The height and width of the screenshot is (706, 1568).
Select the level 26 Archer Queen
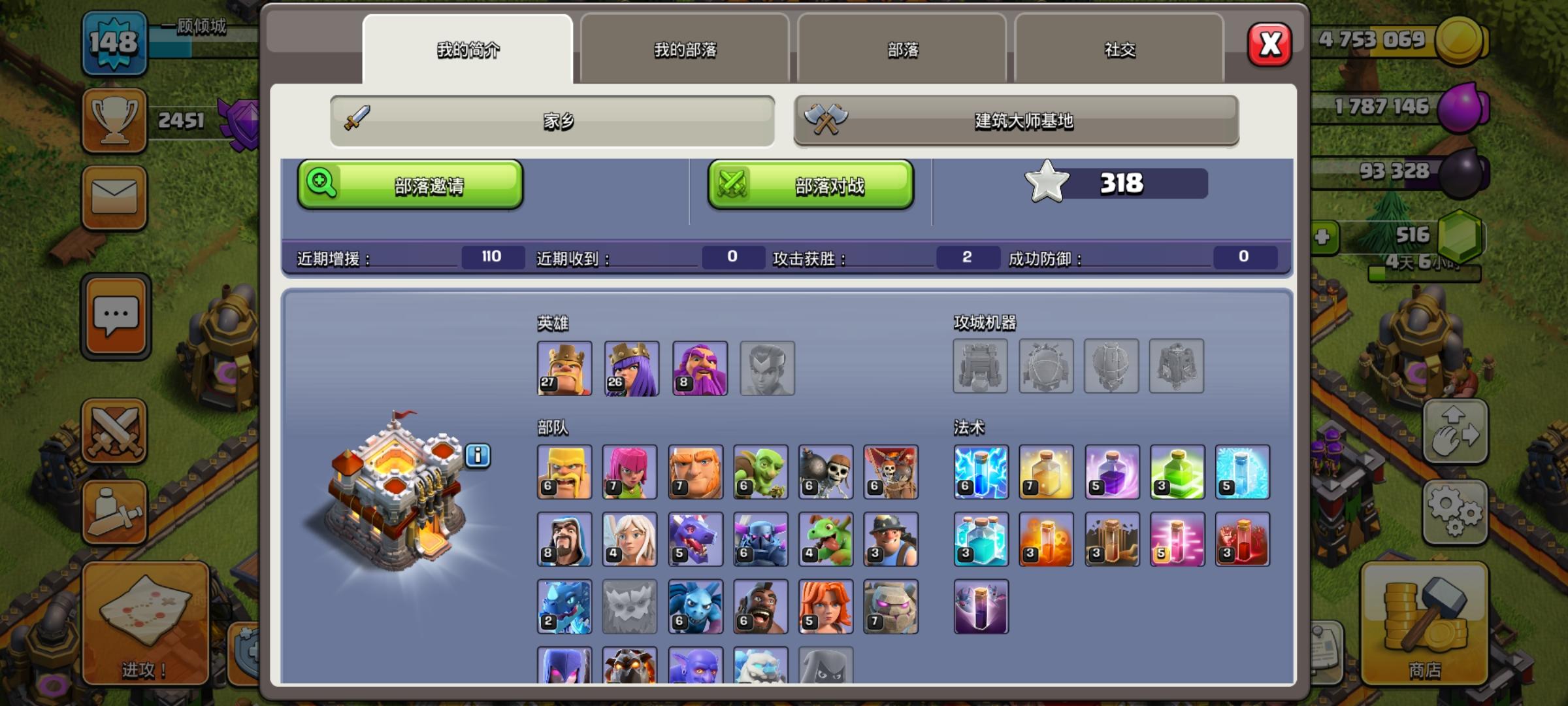pos(631,368)
